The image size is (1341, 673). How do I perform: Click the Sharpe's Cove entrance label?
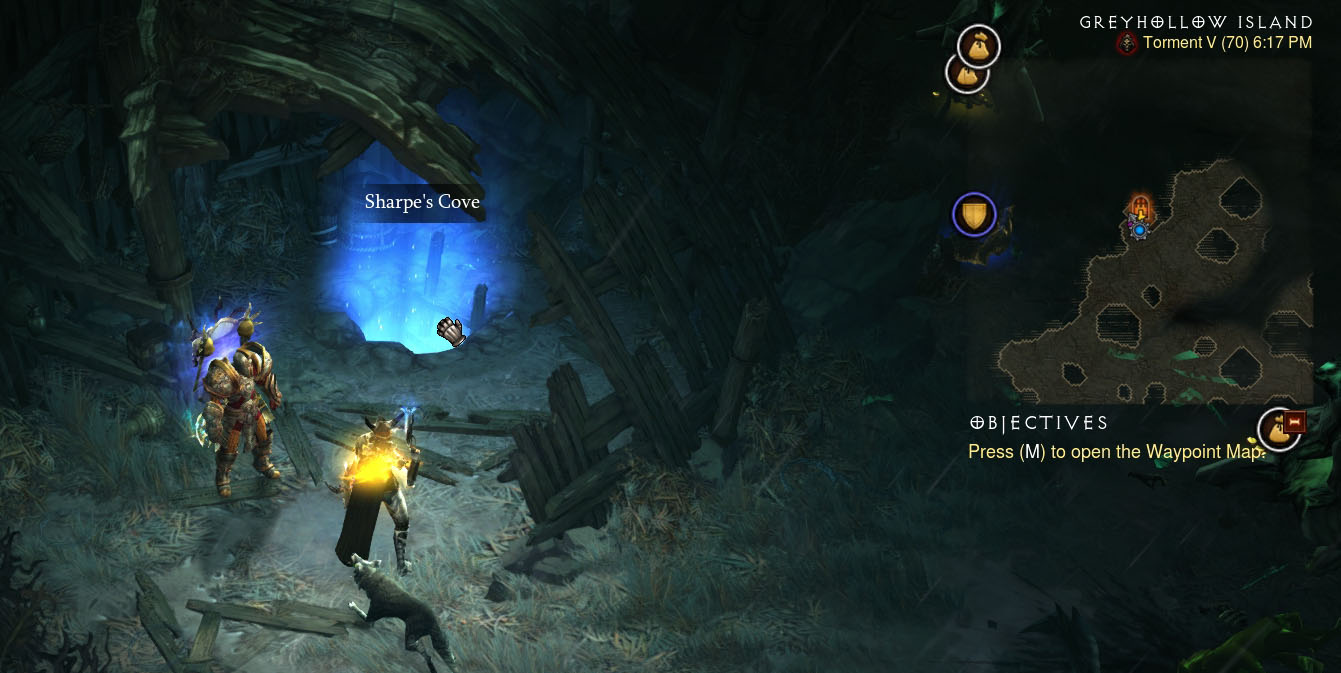coord(422,202)
